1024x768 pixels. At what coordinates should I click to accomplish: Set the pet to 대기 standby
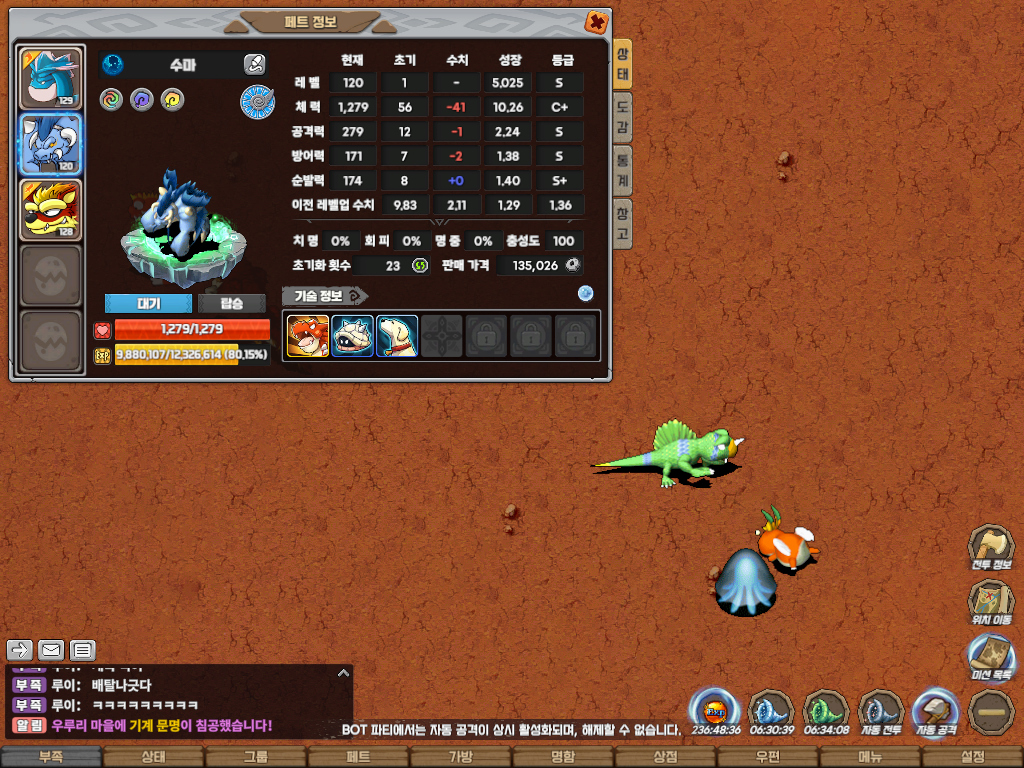(x=148, y=304)
